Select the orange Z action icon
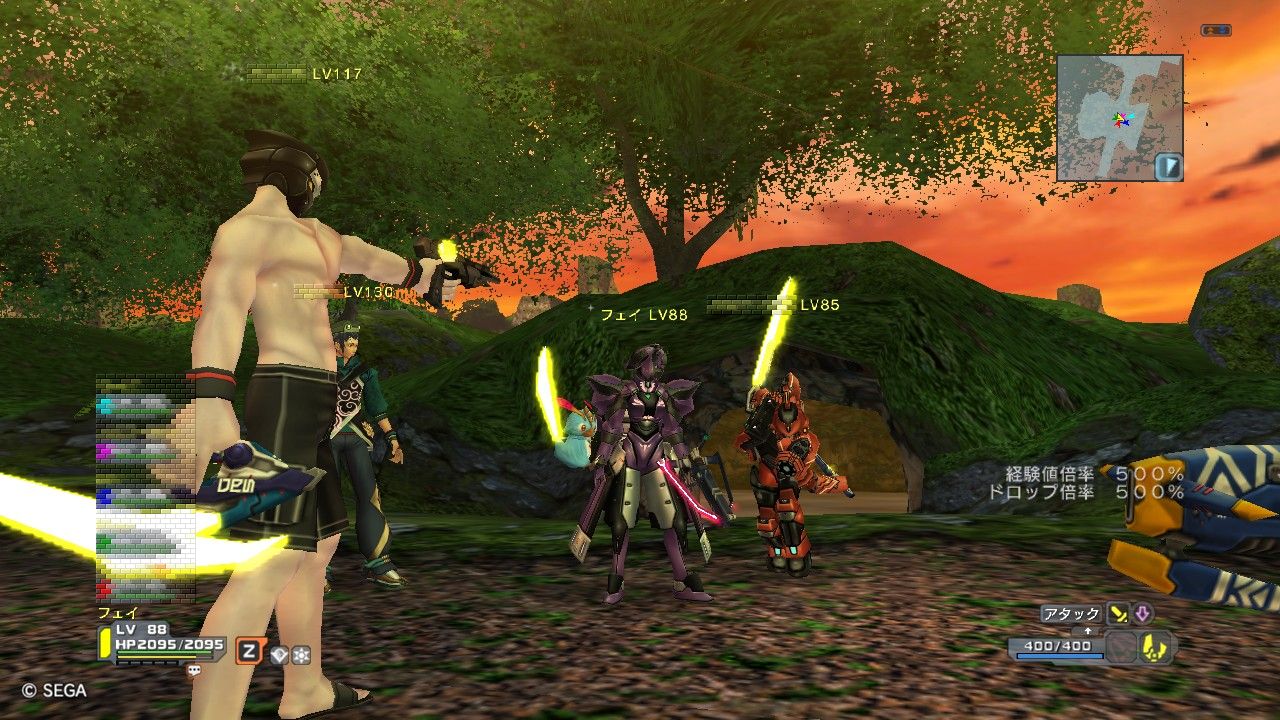 tap(249, 653)
